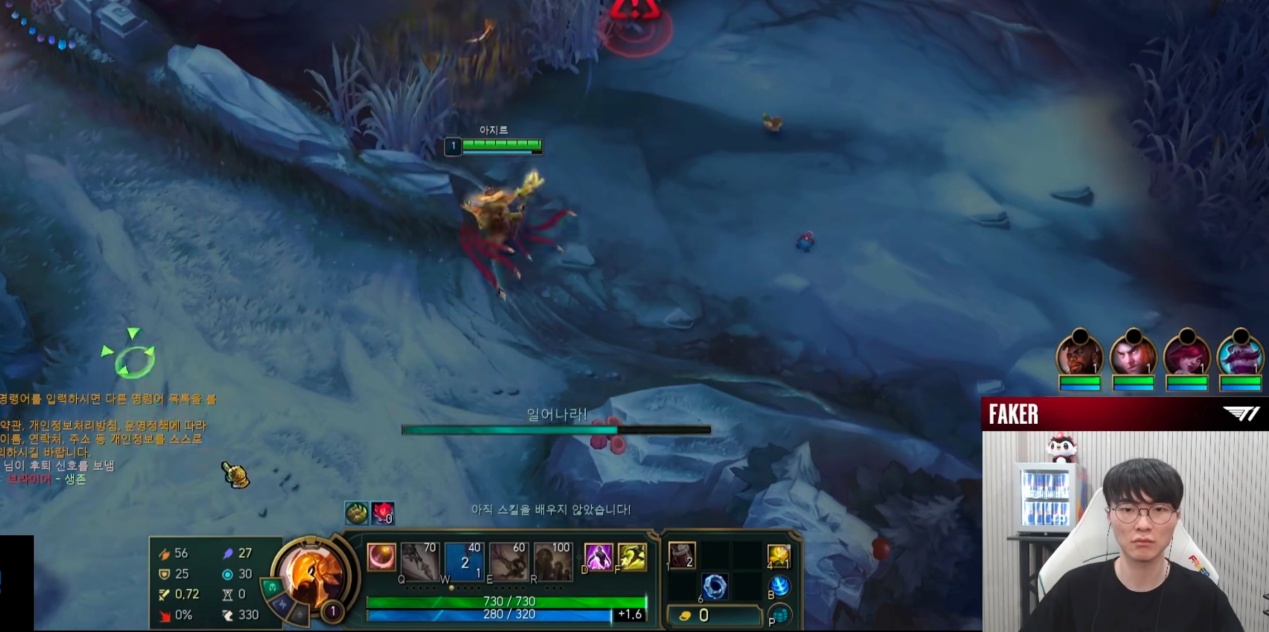Click the blue Recall button
Image resolution: width=1269 pixels, height=632 pixels.
[x=779, y=587]
